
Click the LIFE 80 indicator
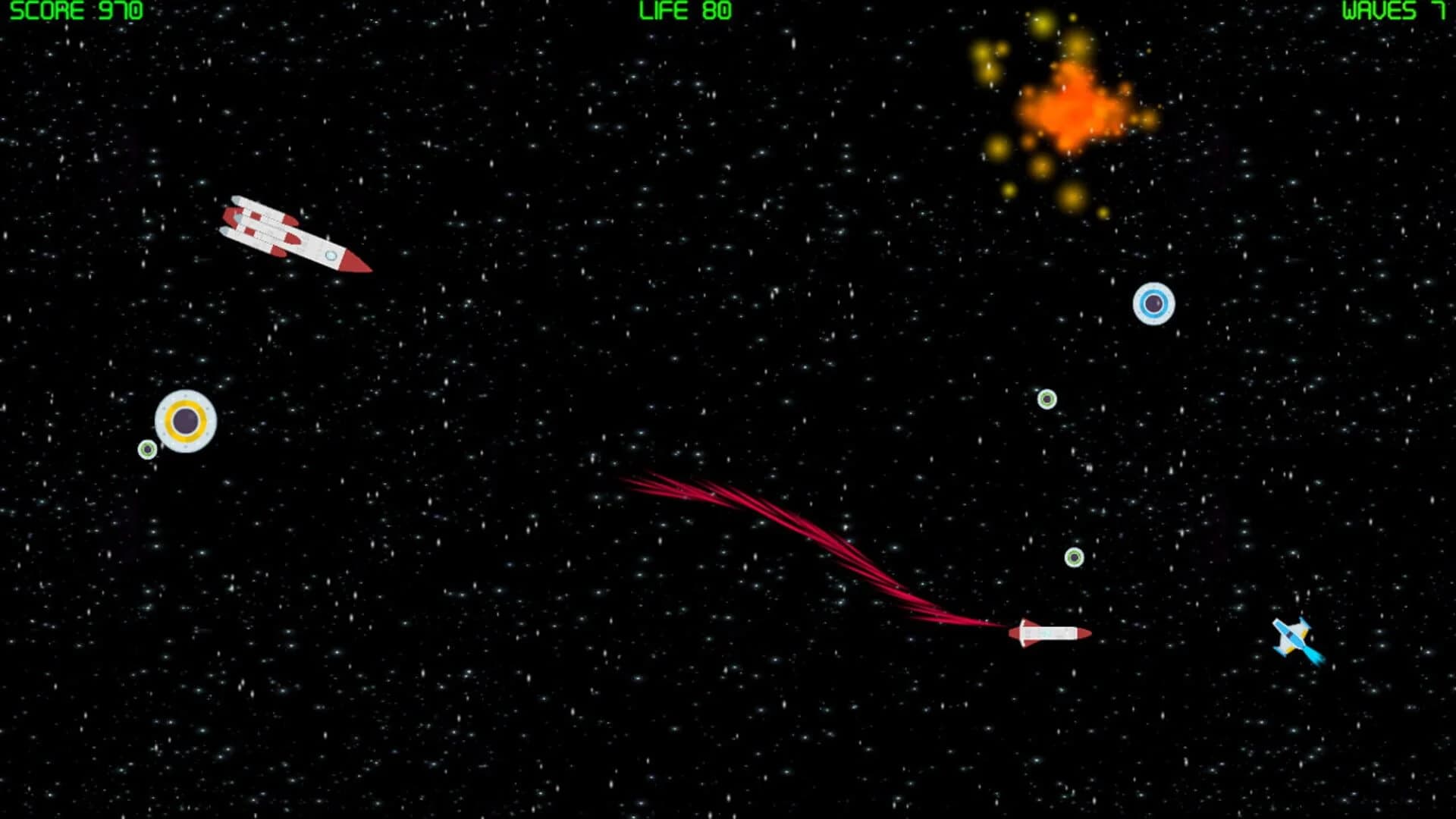click(685, 11)
